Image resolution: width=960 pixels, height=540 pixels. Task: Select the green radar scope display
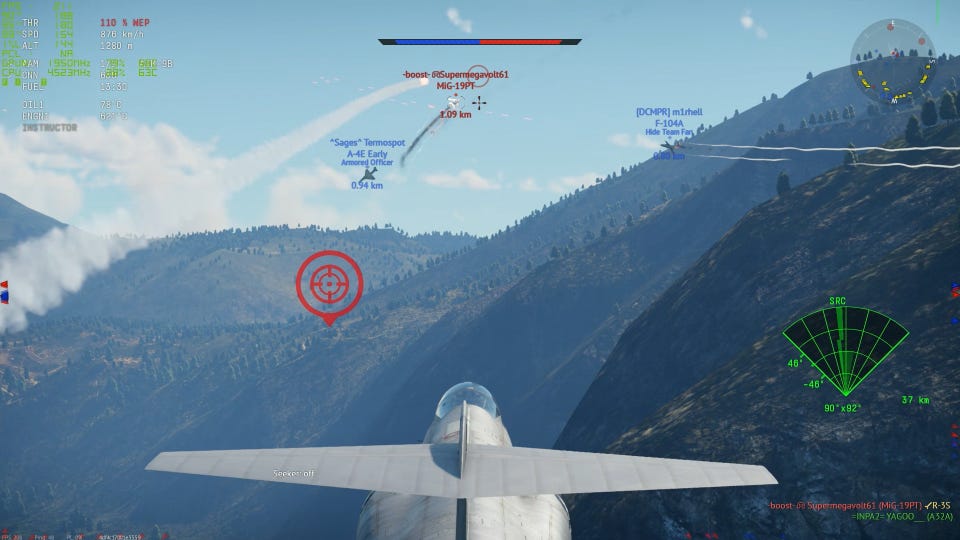point(845,352)
